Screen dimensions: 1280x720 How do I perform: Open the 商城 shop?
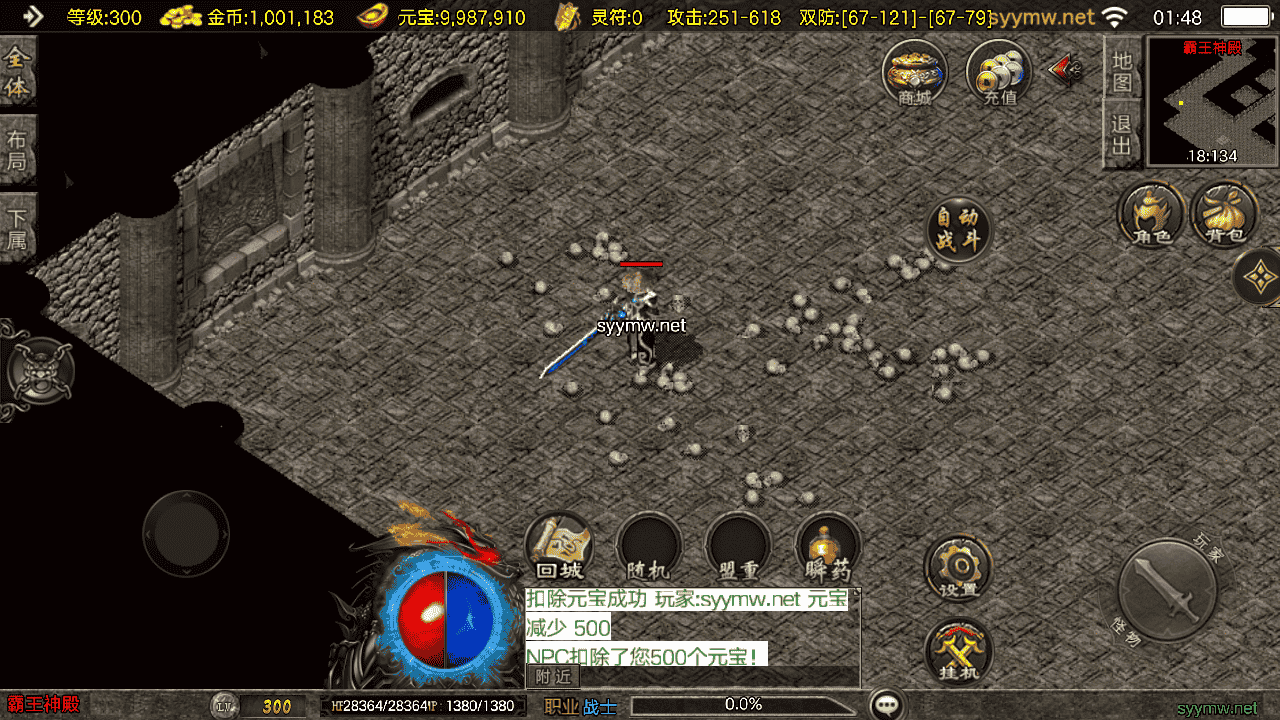pyautogui.click(x=914, y=75)
